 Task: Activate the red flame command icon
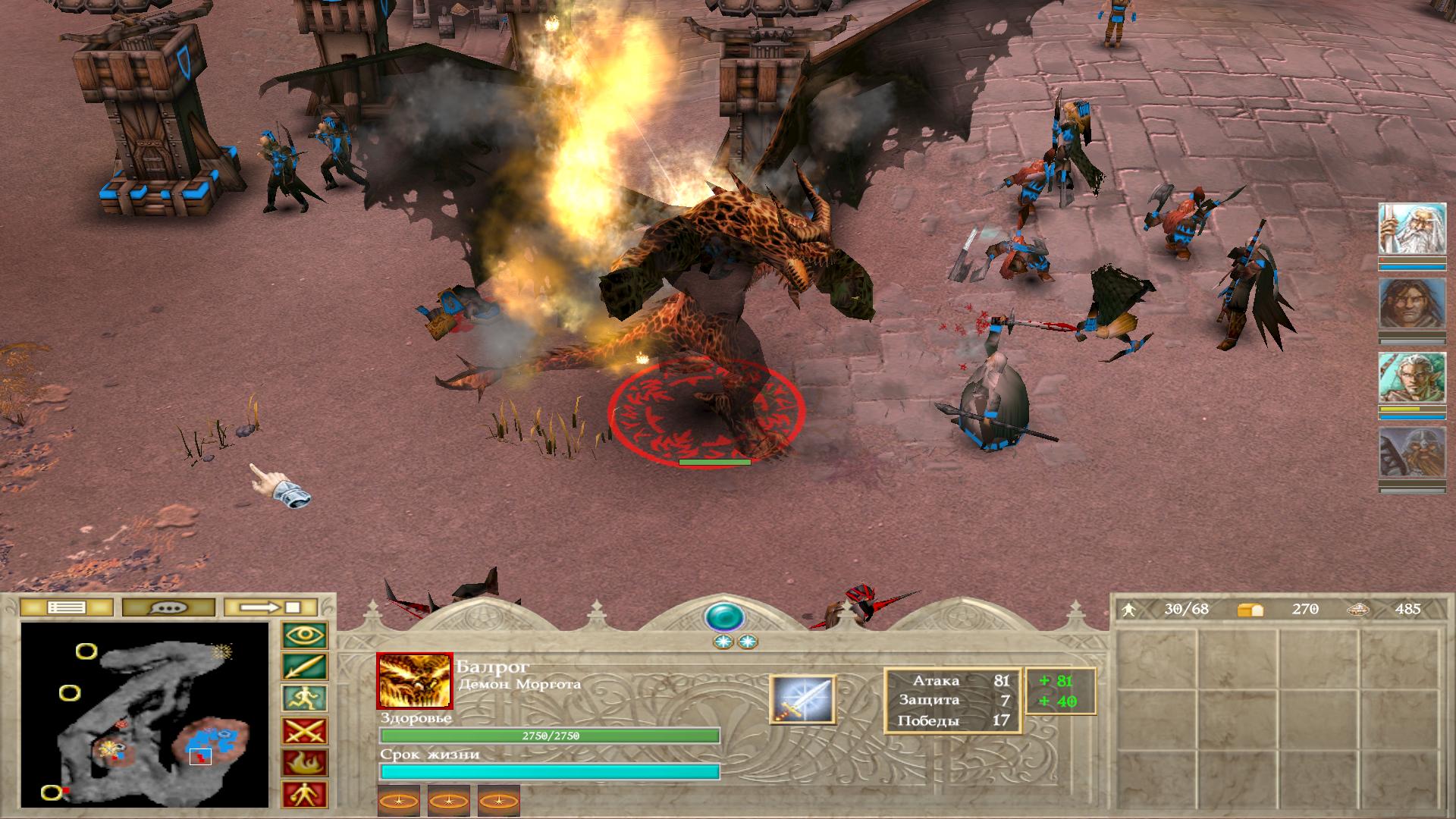(305, 762)
